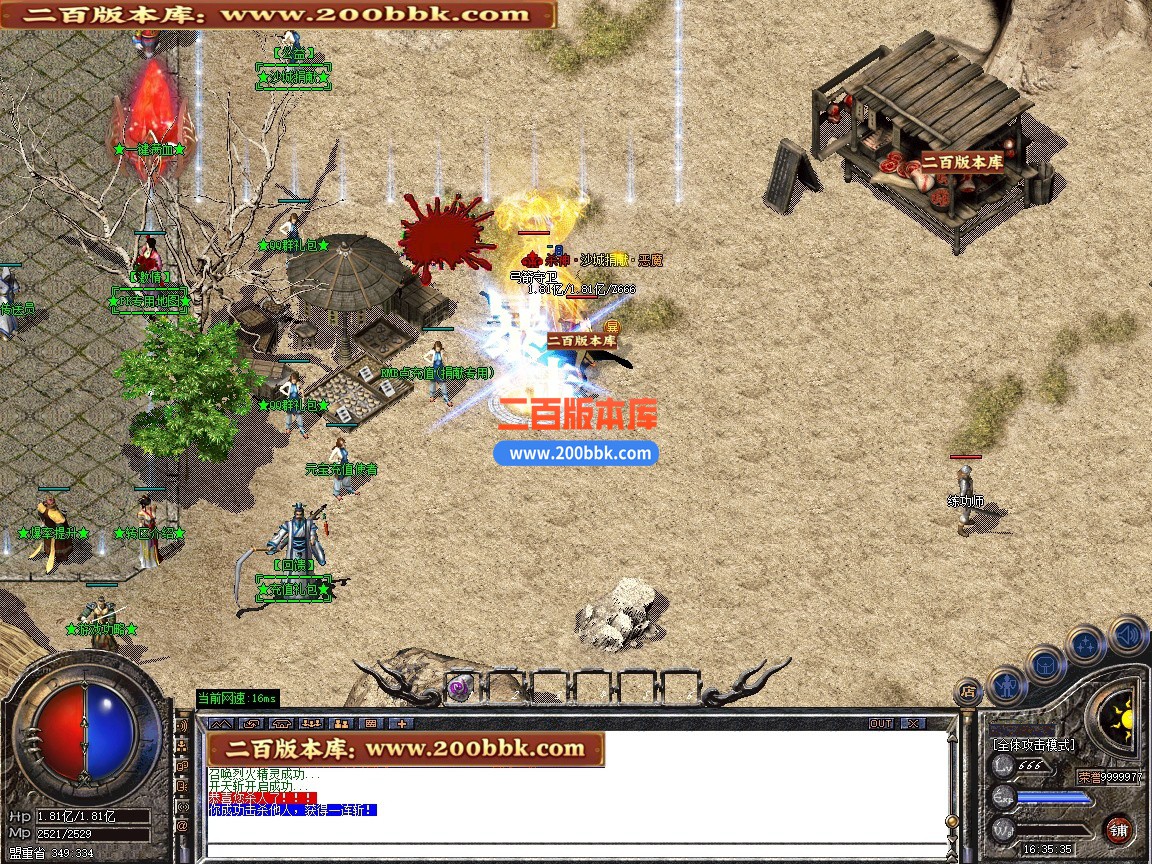
Task: Toggle the shout channel sound-wave icon
Action: point(182,724)
